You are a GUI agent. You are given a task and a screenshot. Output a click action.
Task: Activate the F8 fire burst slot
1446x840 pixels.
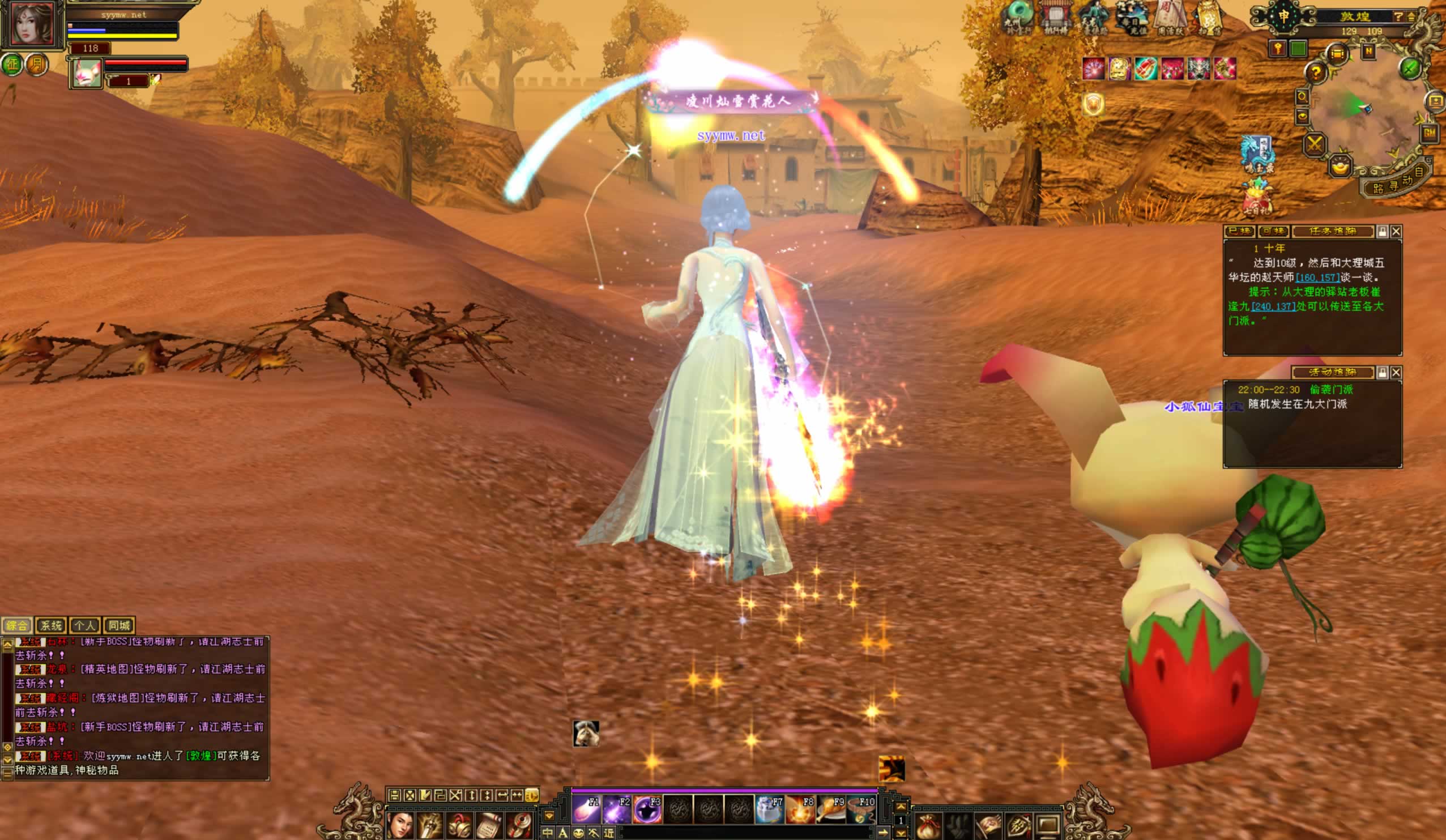tap(800, 809)
